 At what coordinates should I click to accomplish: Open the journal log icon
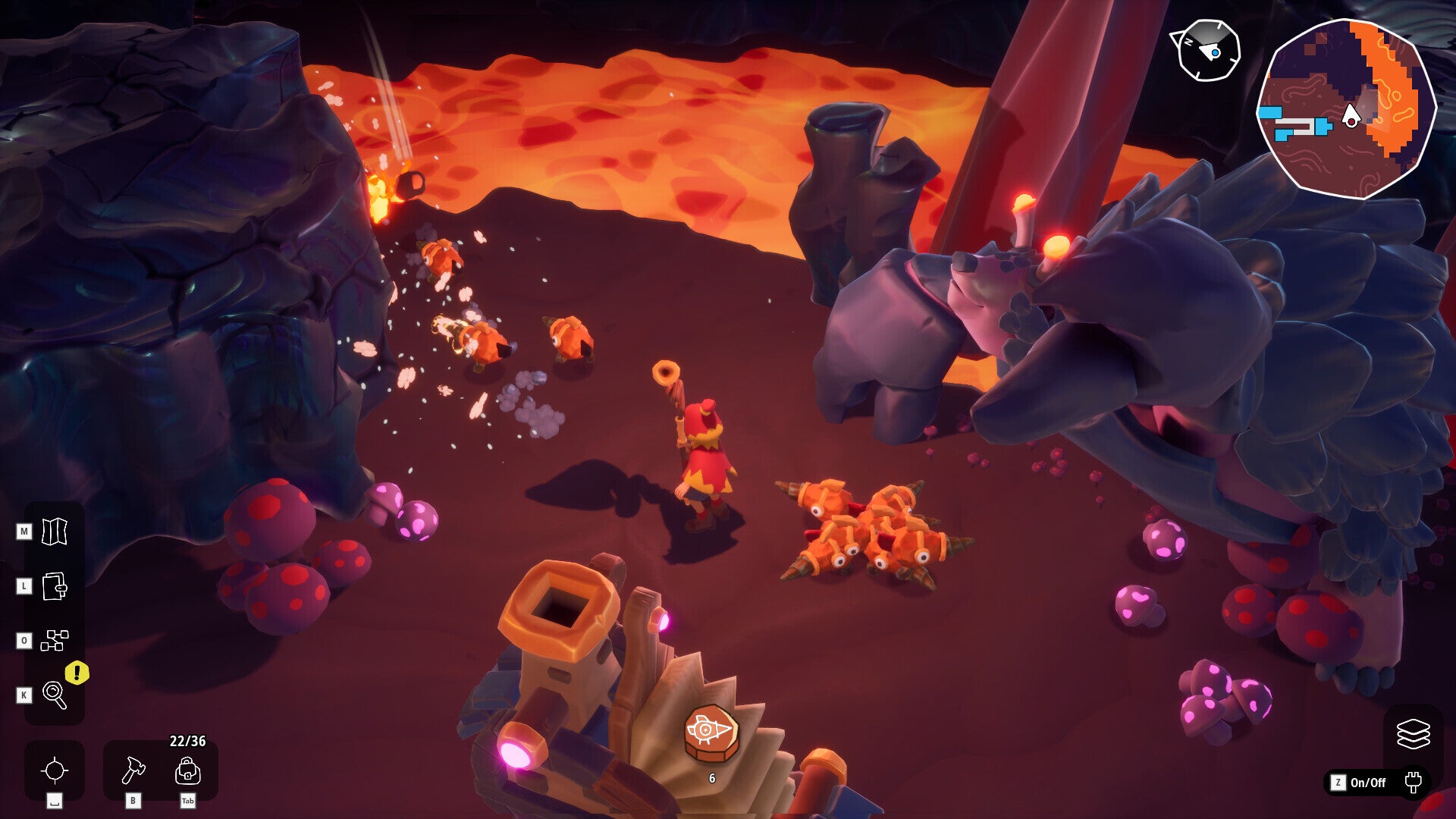[x=54, y=586]
